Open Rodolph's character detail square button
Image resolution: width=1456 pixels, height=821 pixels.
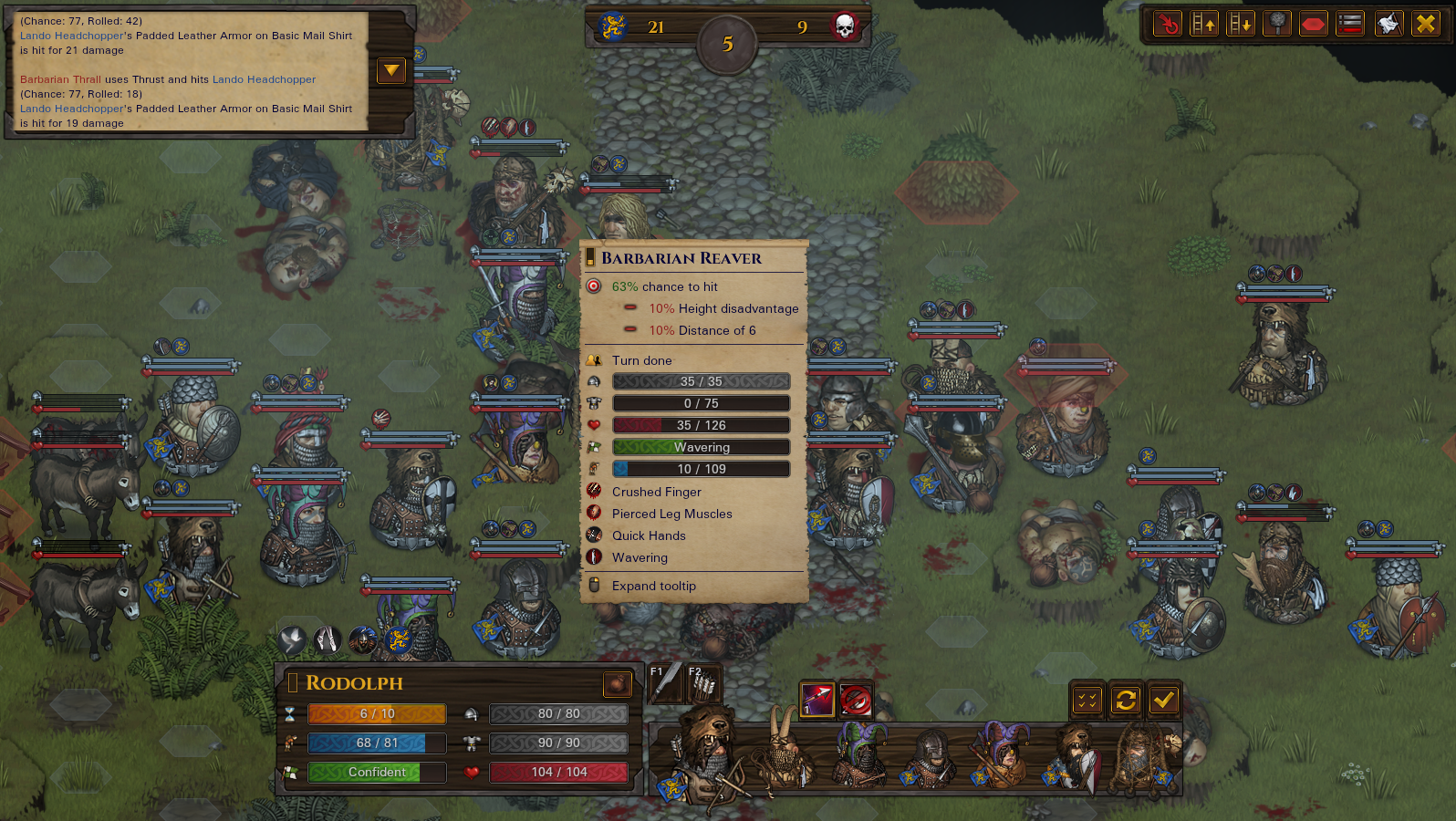[618, 684]
